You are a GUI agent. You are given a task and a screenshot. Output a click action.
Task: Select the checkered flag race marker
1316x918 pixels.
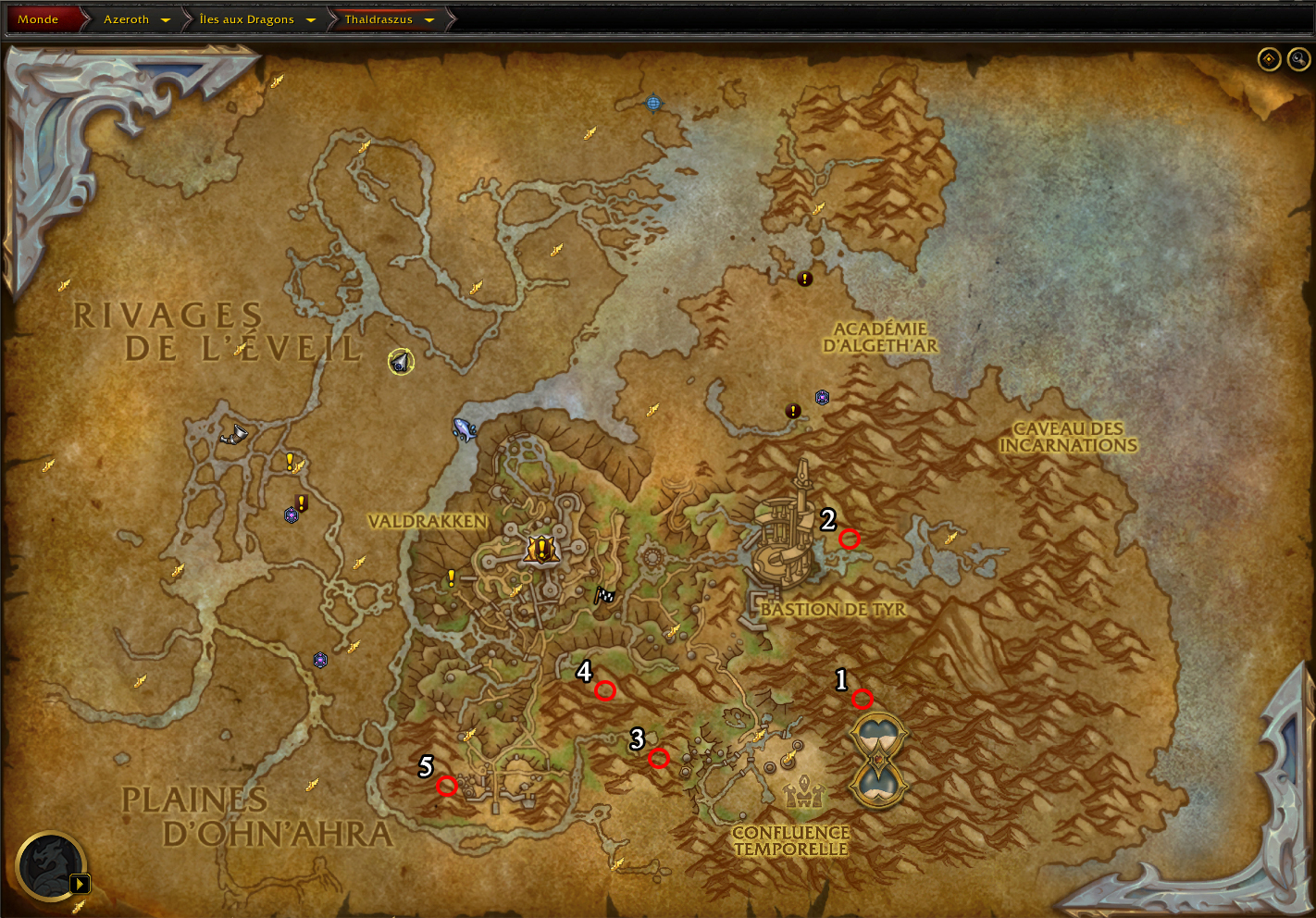point(603,595)
